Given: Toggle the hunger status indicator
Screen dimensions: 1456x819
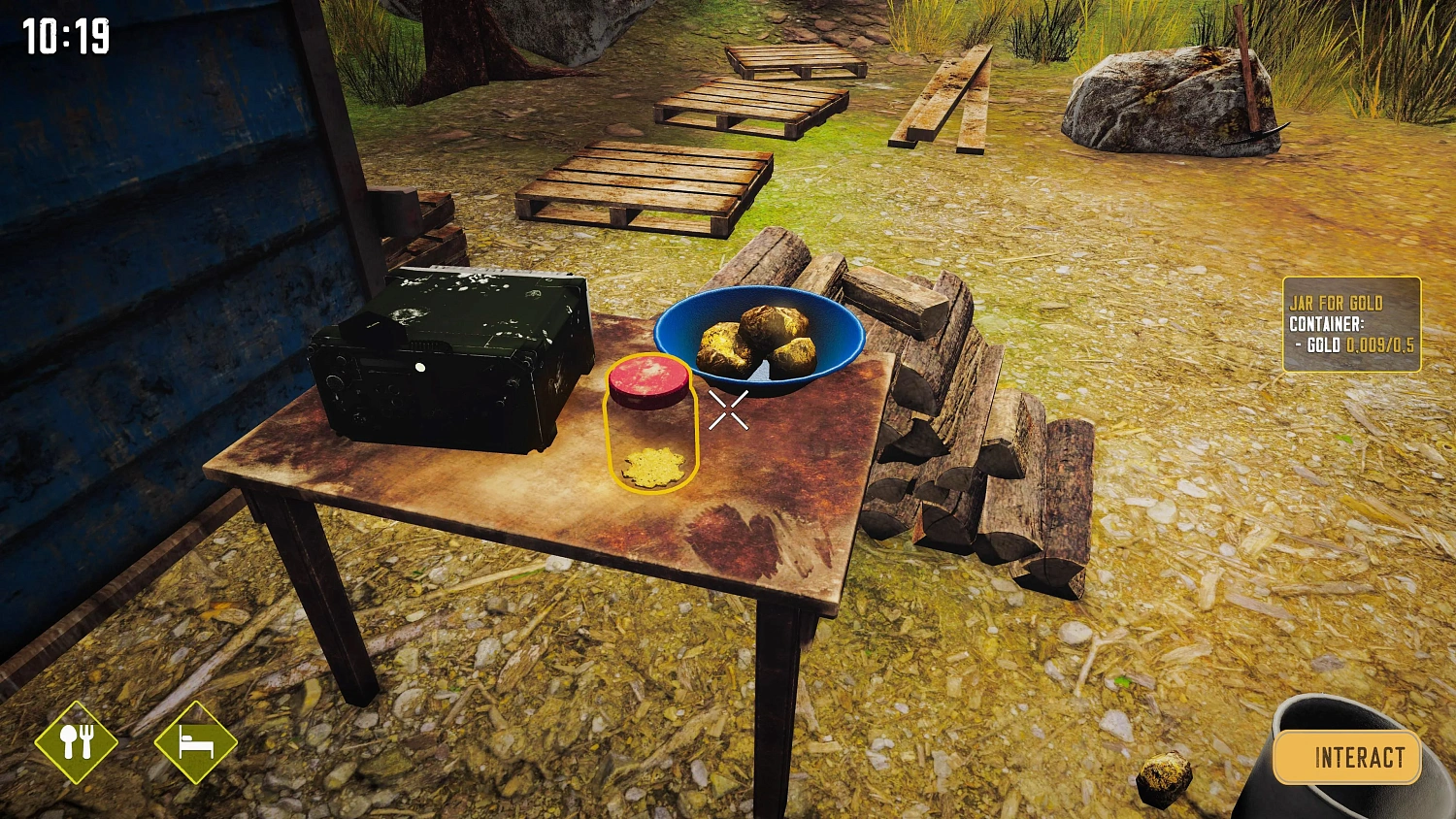Looking at the screenshot, I should tap(78, 743).
